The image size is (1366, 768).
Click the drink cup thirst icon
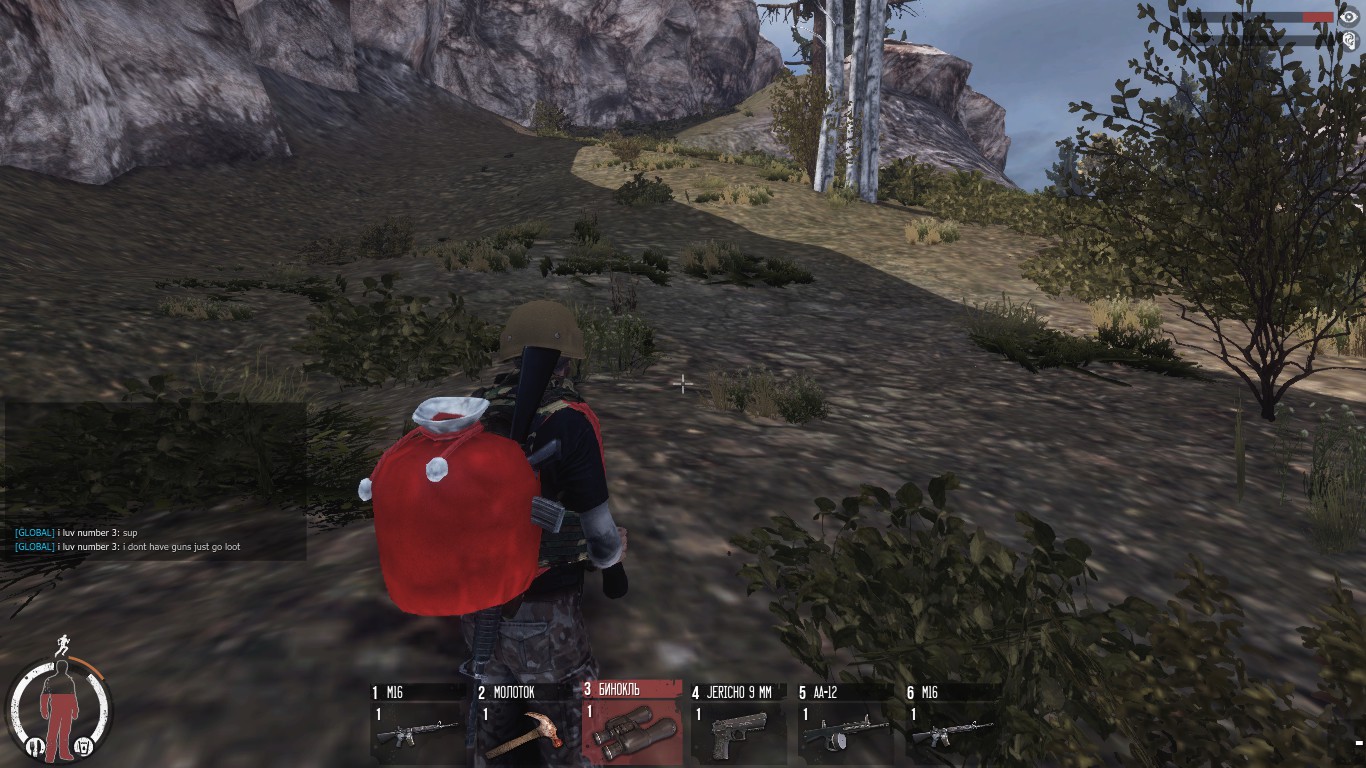(x=85, y=745)
